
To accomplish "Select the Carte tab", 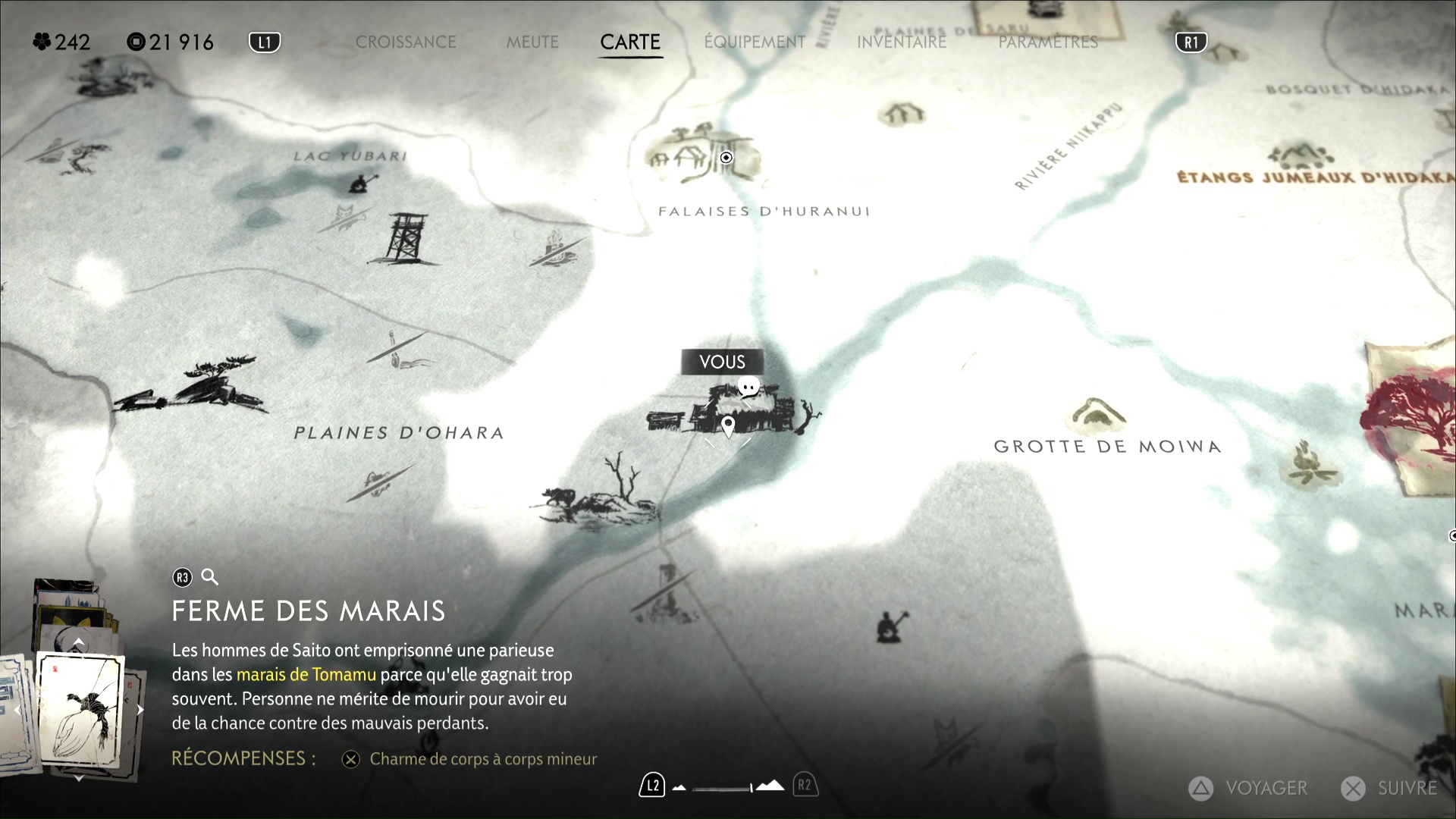I will (x=630, y=42).
